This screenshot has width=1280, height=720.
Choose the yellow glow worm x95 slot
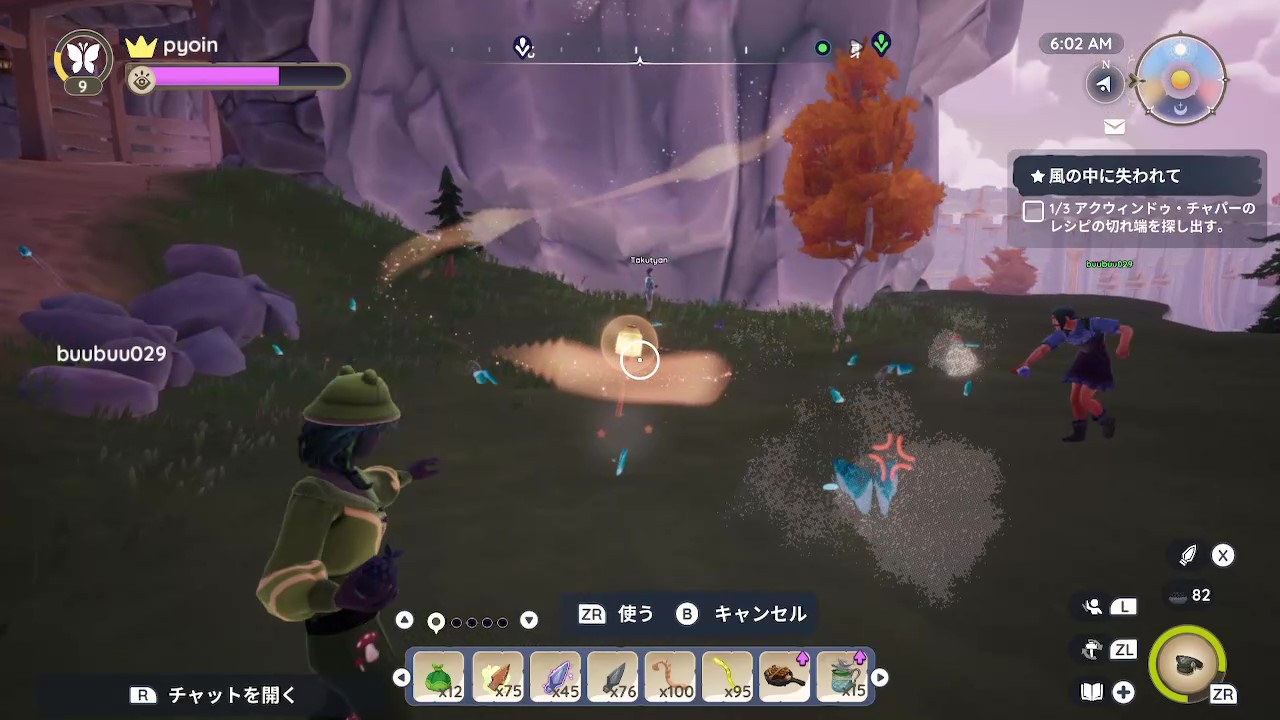point(727,677)
